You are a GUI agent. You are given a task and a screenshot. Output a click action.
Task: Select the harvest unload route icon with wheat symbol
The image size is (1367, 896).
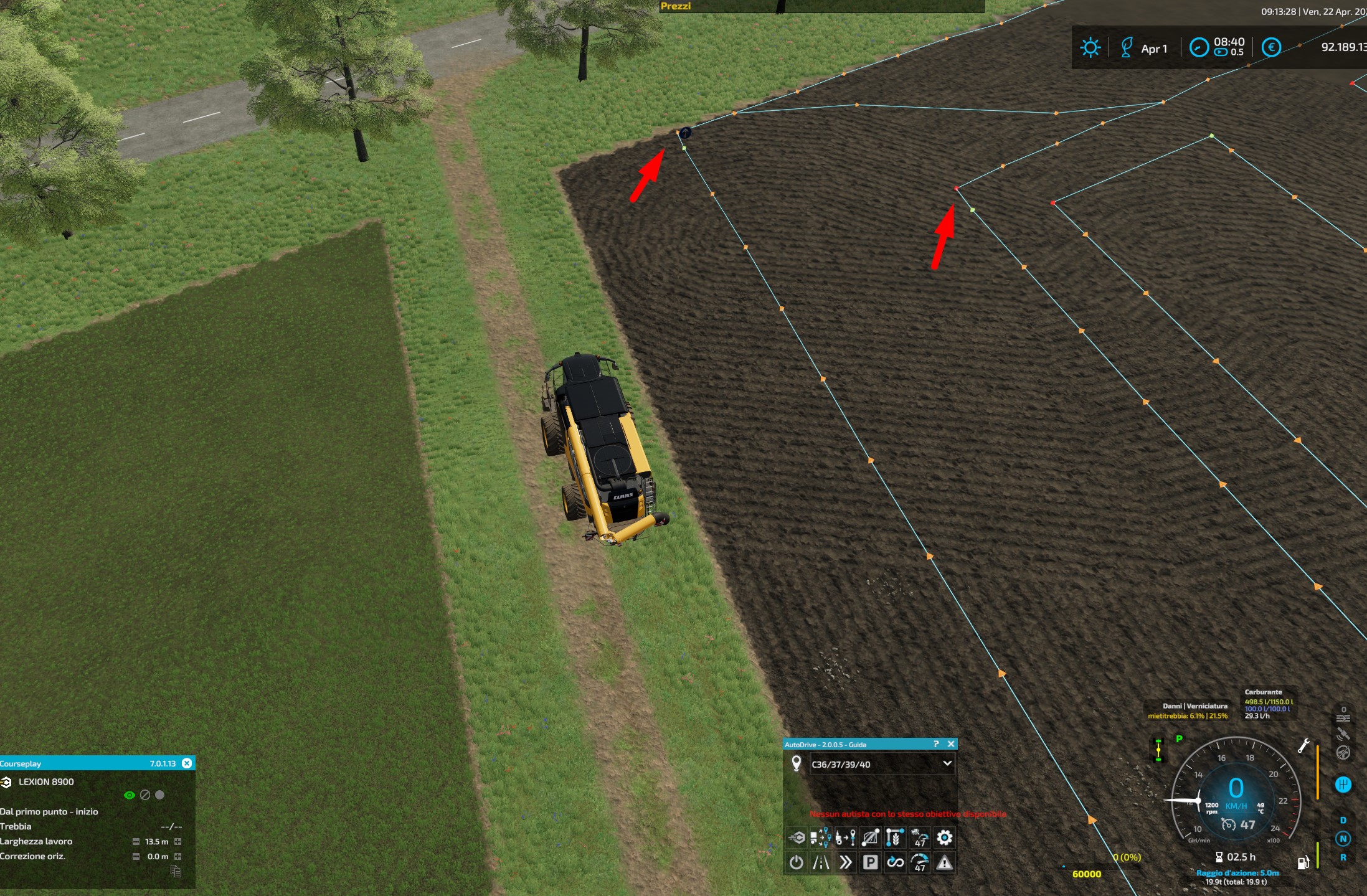pyautogui.click(x=895, y=837)
